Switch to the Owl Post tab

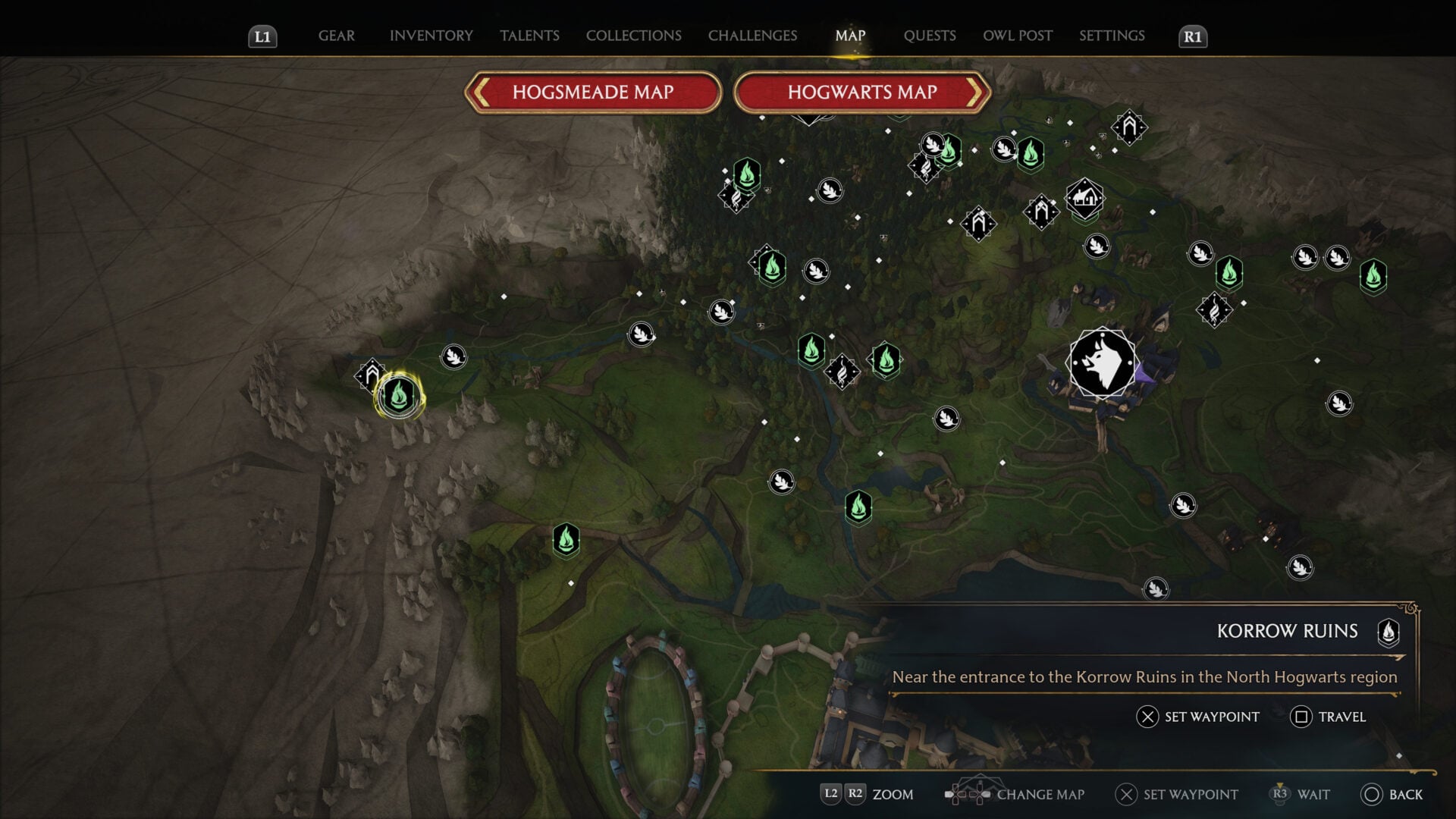[x=1017, y=36]
